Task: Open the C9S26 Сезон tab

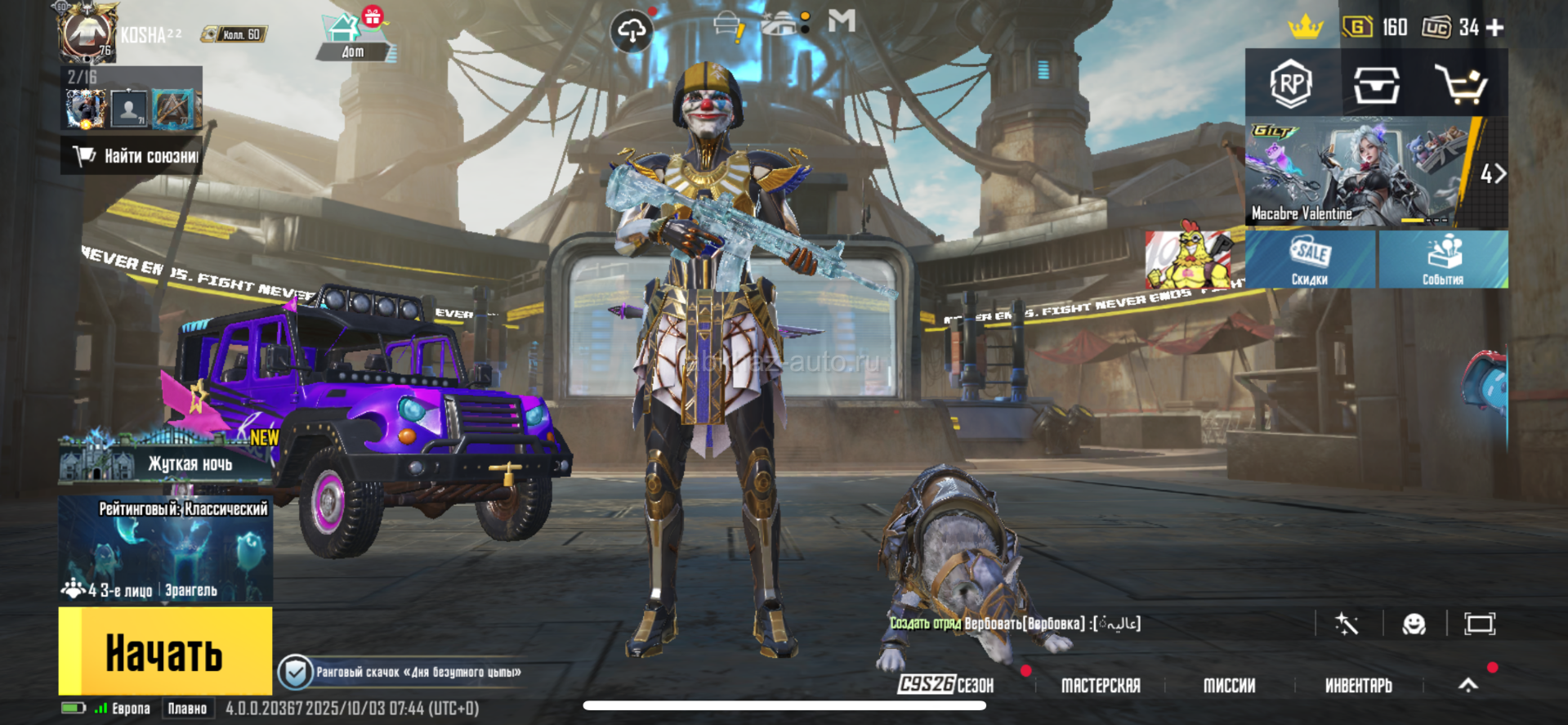Action: click(946, 685)
